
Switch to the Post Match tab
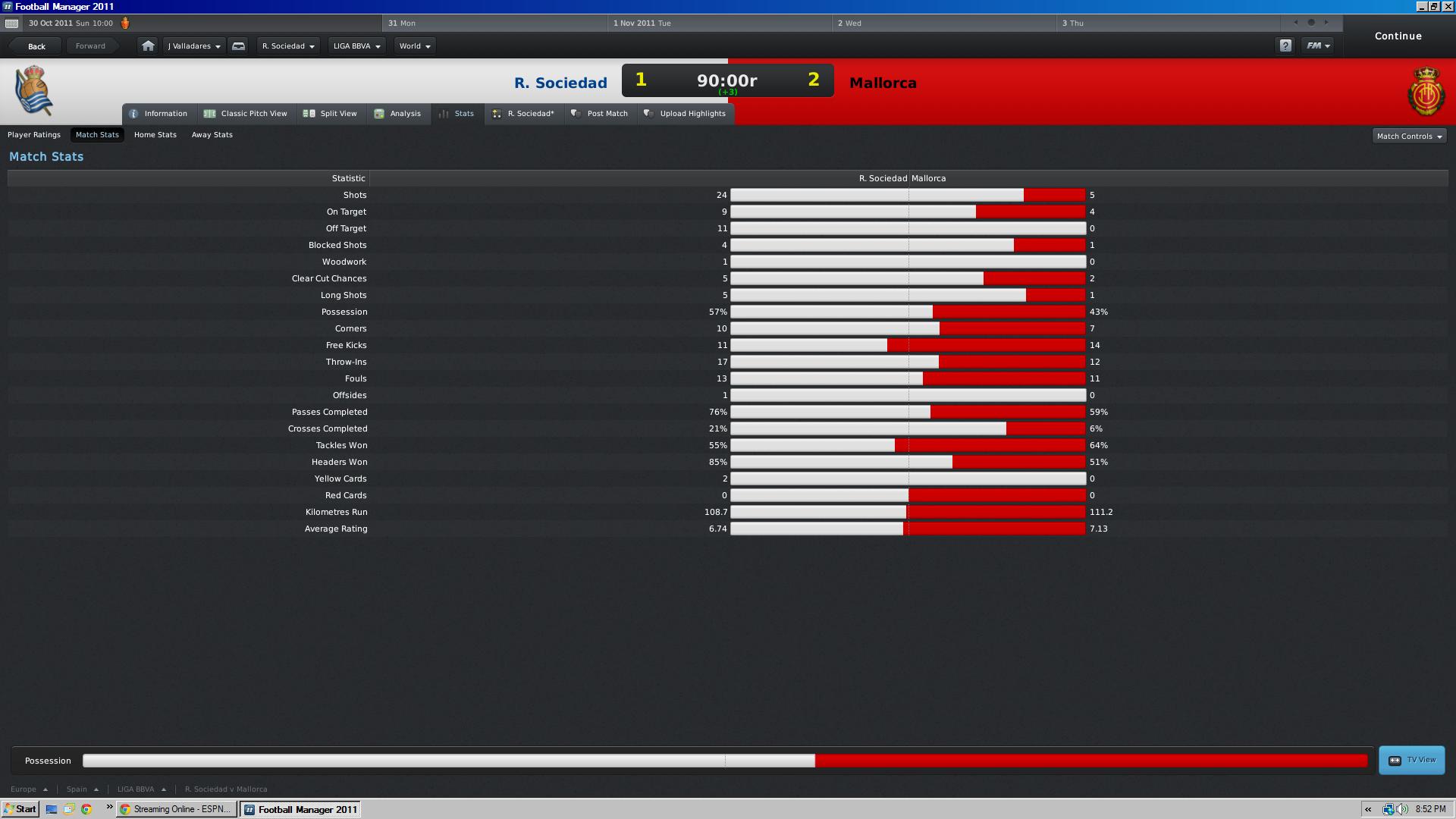(601, 114)
